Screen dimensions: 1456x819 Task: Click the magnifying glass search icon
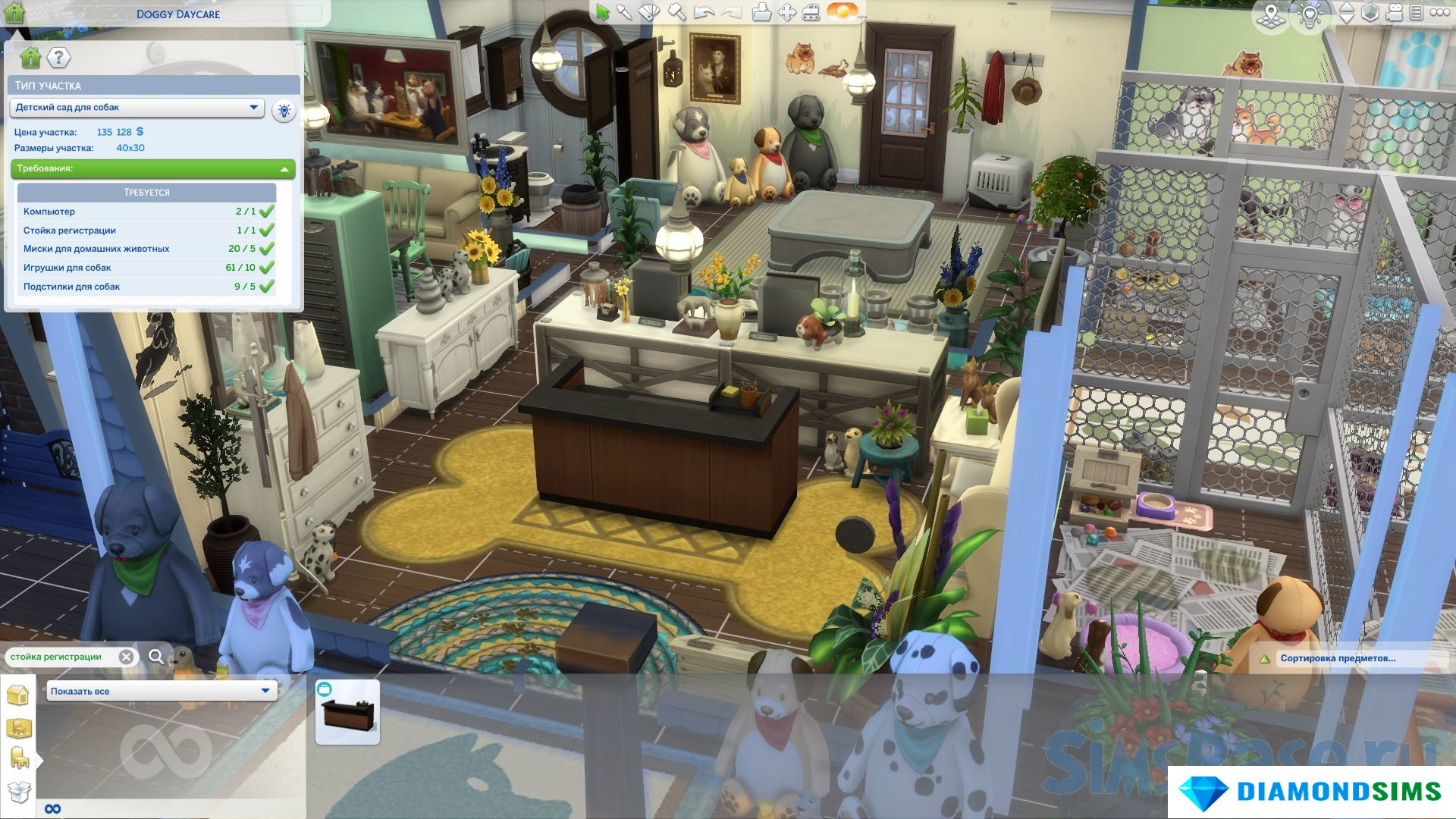(156, 657)
